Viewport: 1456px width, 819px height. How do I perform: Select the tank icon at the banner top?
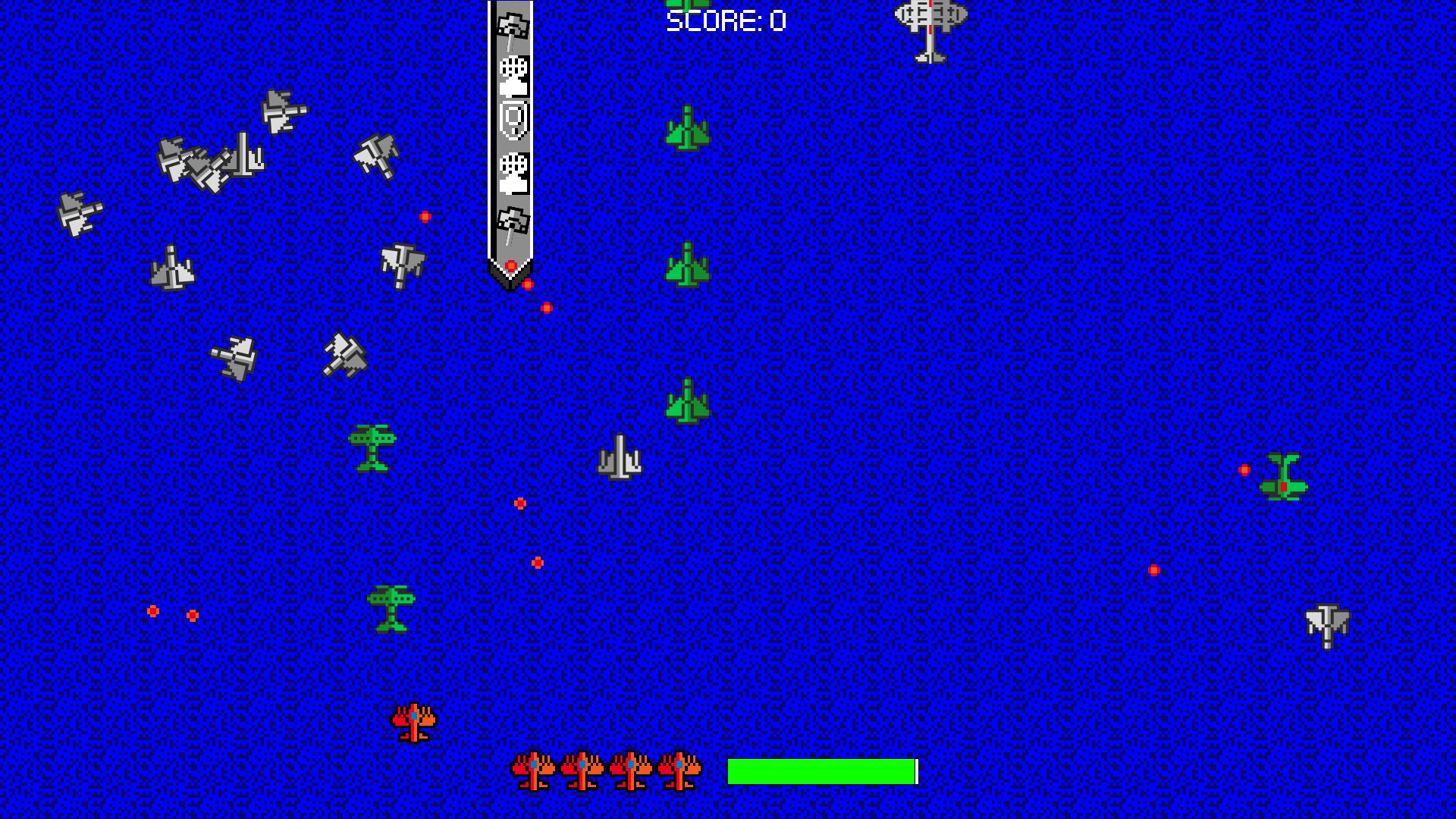click(513, 27)
